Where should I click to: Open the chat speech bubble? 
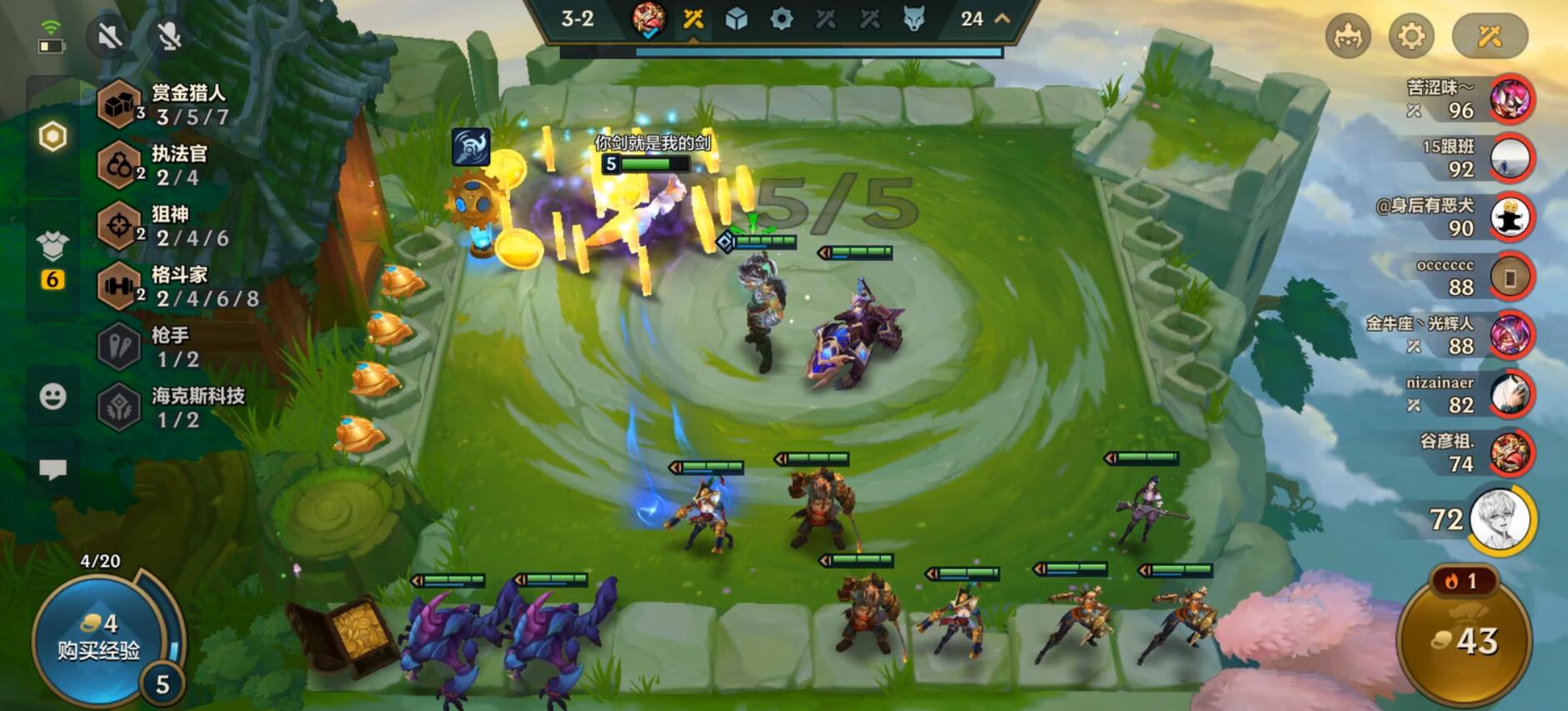click(x=52, y=469)
